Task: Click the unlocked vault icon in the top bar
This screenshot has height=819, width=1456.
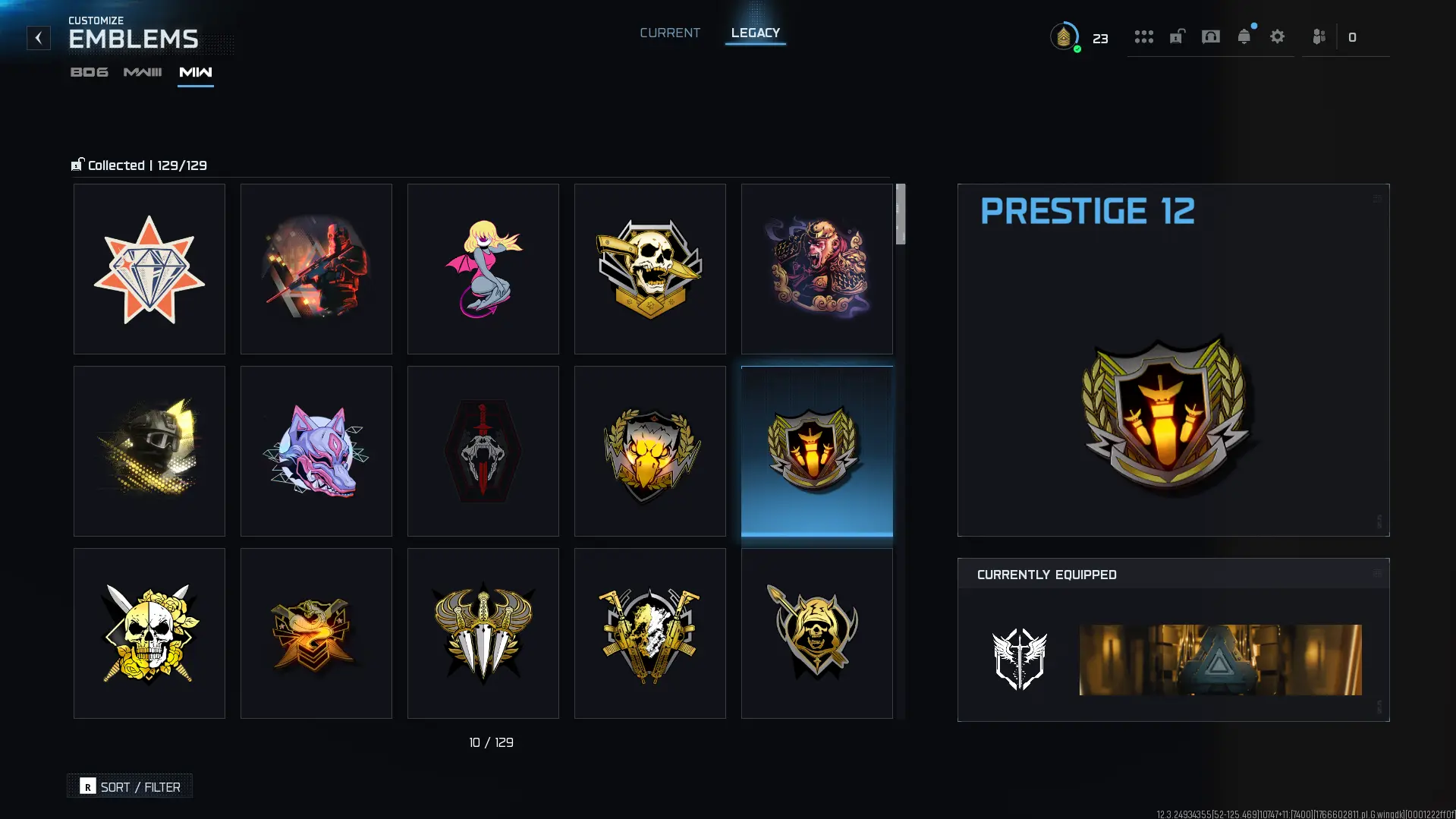Action: pyautogui.click(x=1175, y=36)
